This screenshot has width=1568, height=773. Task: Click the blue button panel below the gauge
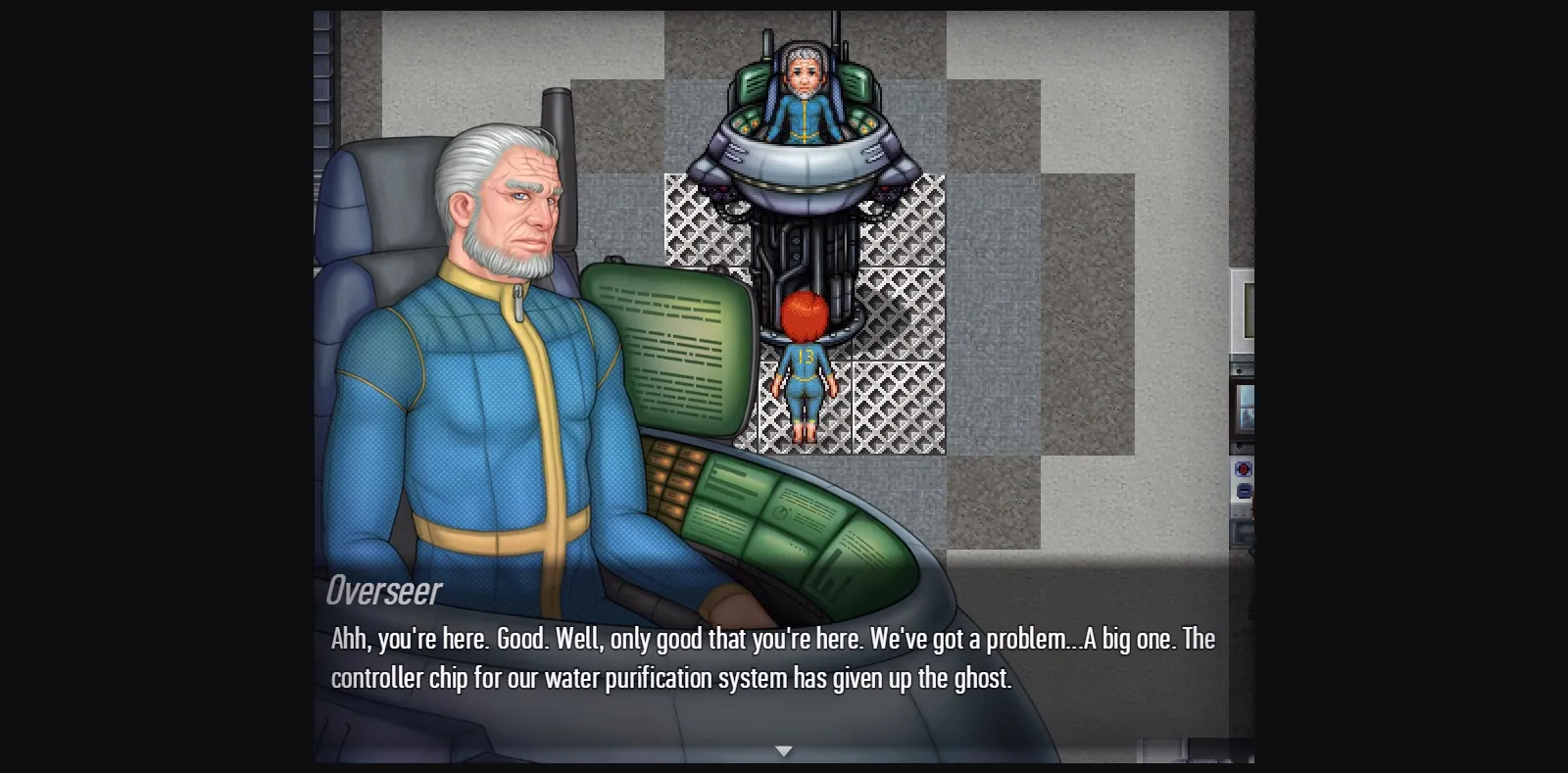coord(1243,492)
